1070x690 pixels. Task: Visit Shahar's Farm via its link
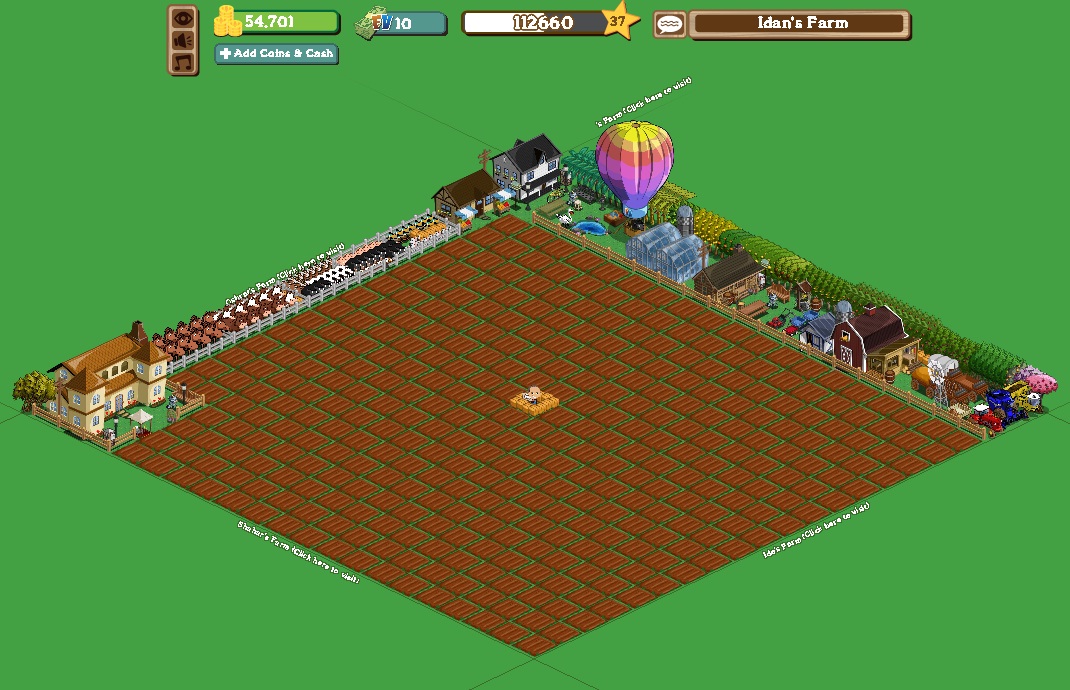(297, 552)
